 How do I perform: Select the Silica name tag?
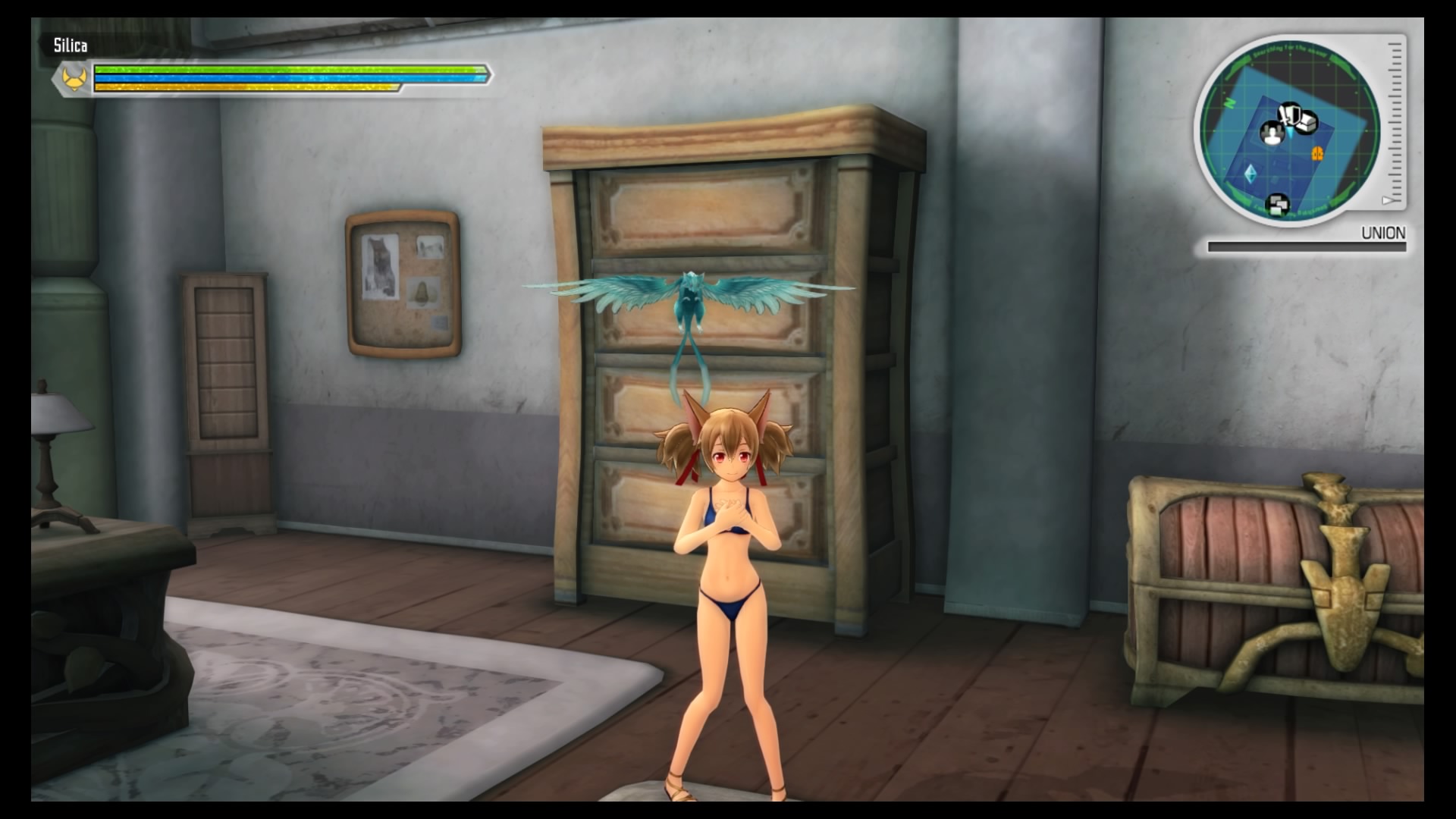pyautogui.click(x=70, y=45)
